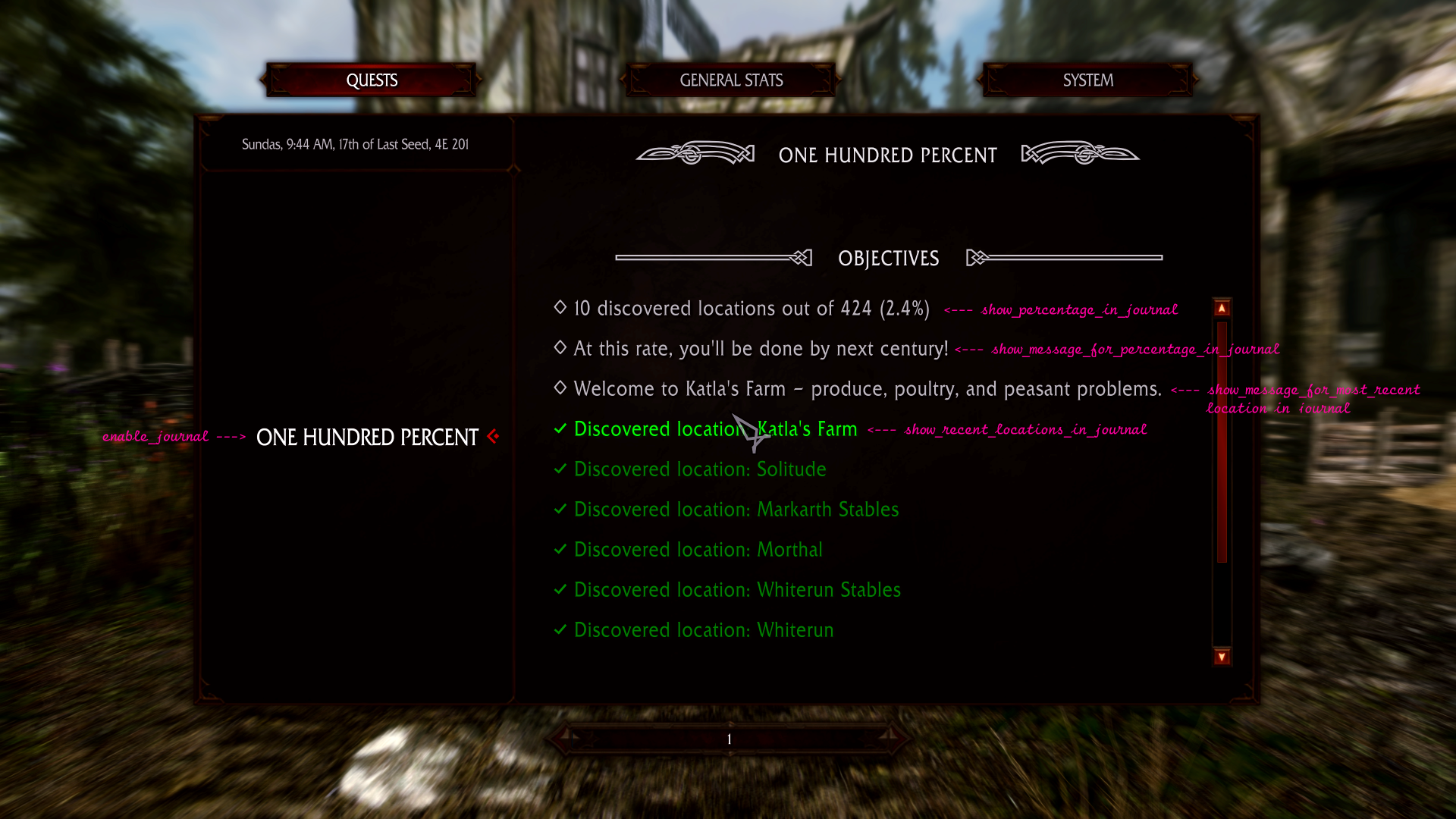
Task: Select the Whiterun Stables objective row
Action: pos(736,590)
